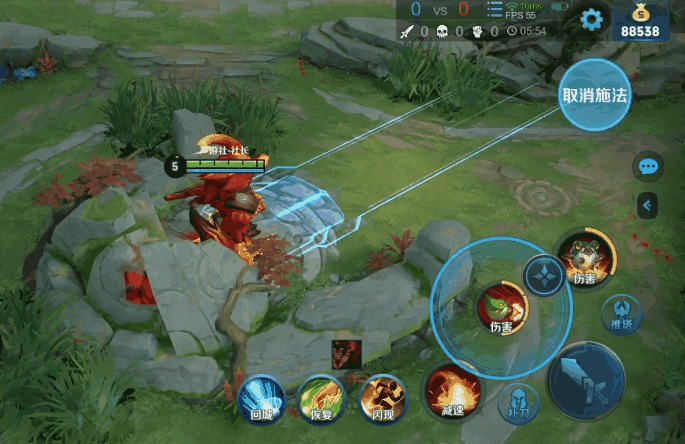Select the small red hero portrait icon

tap(346, 353)
